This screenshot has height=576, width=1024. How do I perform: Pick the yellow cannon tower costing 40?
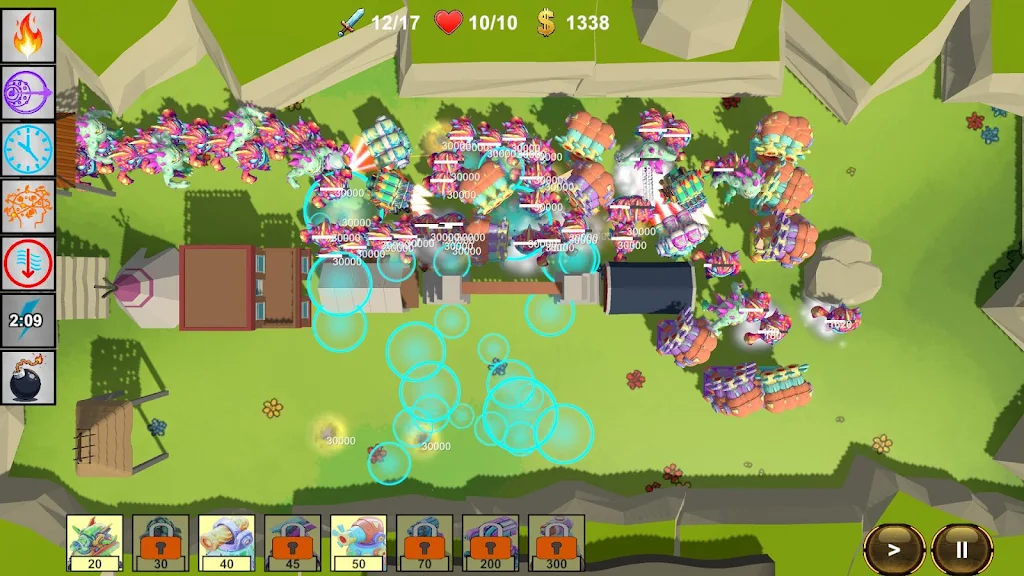[x=227, y=542]
